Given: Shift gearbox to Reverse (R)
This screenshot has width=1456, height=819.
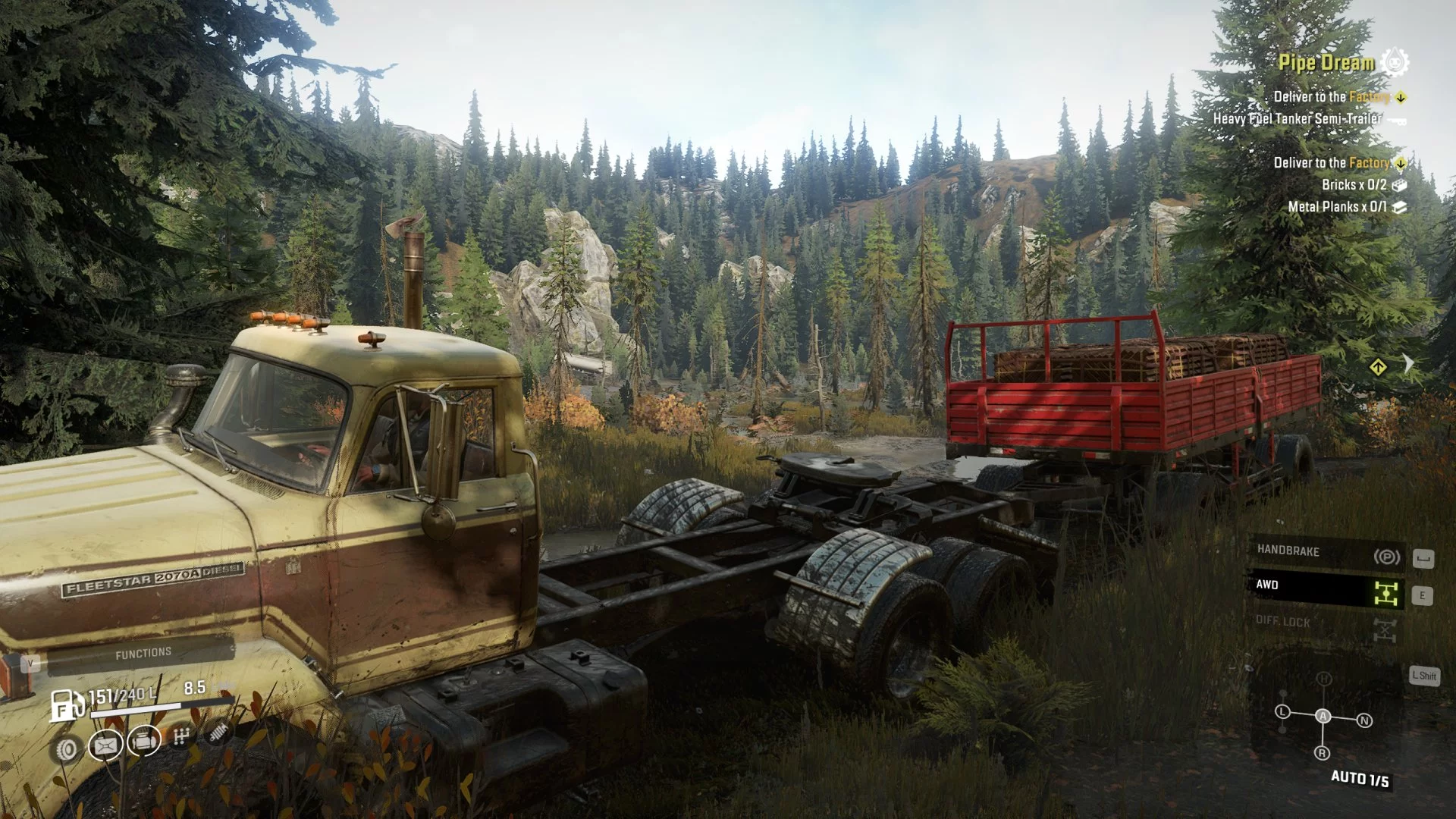Looking at the screenshot, I should coord(1322,753).
